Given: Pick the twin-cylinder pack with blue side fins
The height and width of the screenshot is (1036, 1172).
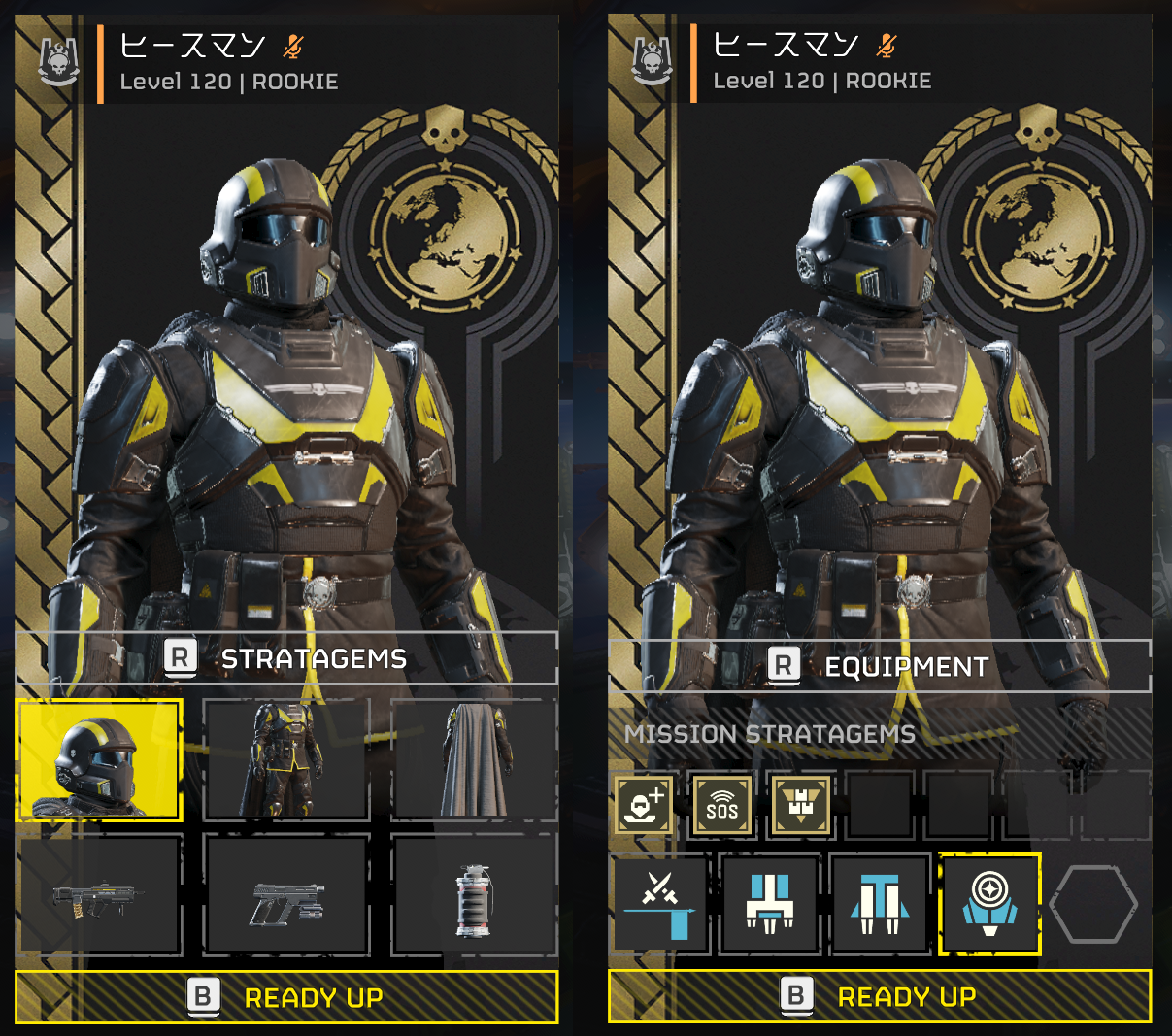Looking at the screenshot, I should 879,904.
